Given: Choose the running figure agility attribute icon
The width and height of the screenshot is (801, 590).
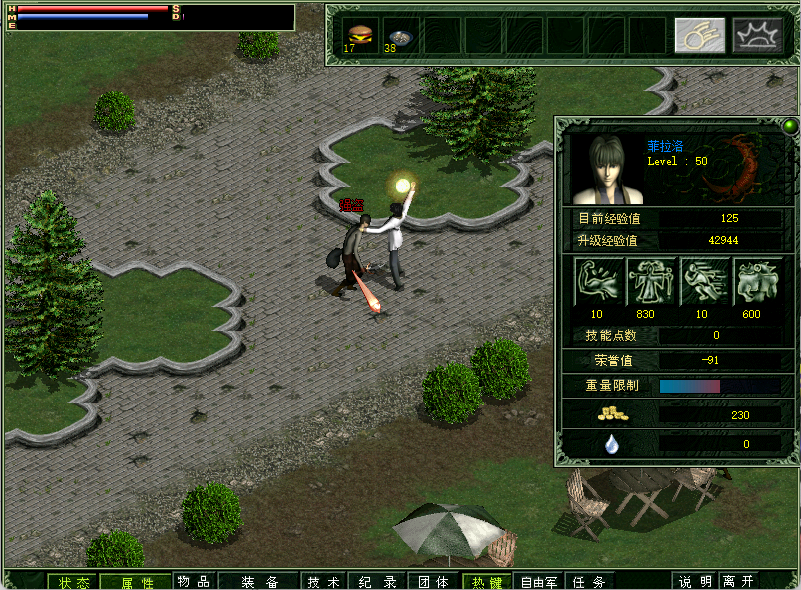Looking at the screenshot, I should pyautogui.click(x=704, y=282).
